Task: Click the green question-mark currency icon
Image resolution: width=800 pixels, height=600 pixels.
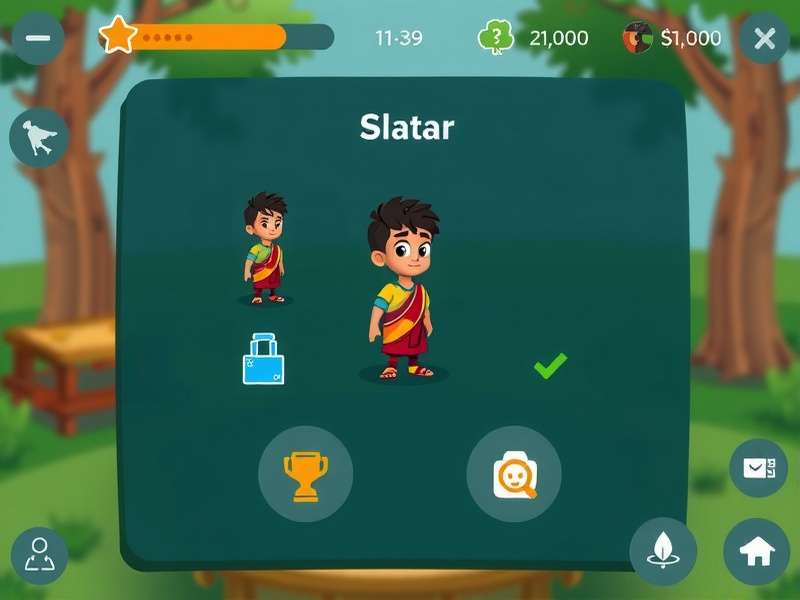Action: click(496, 38)
